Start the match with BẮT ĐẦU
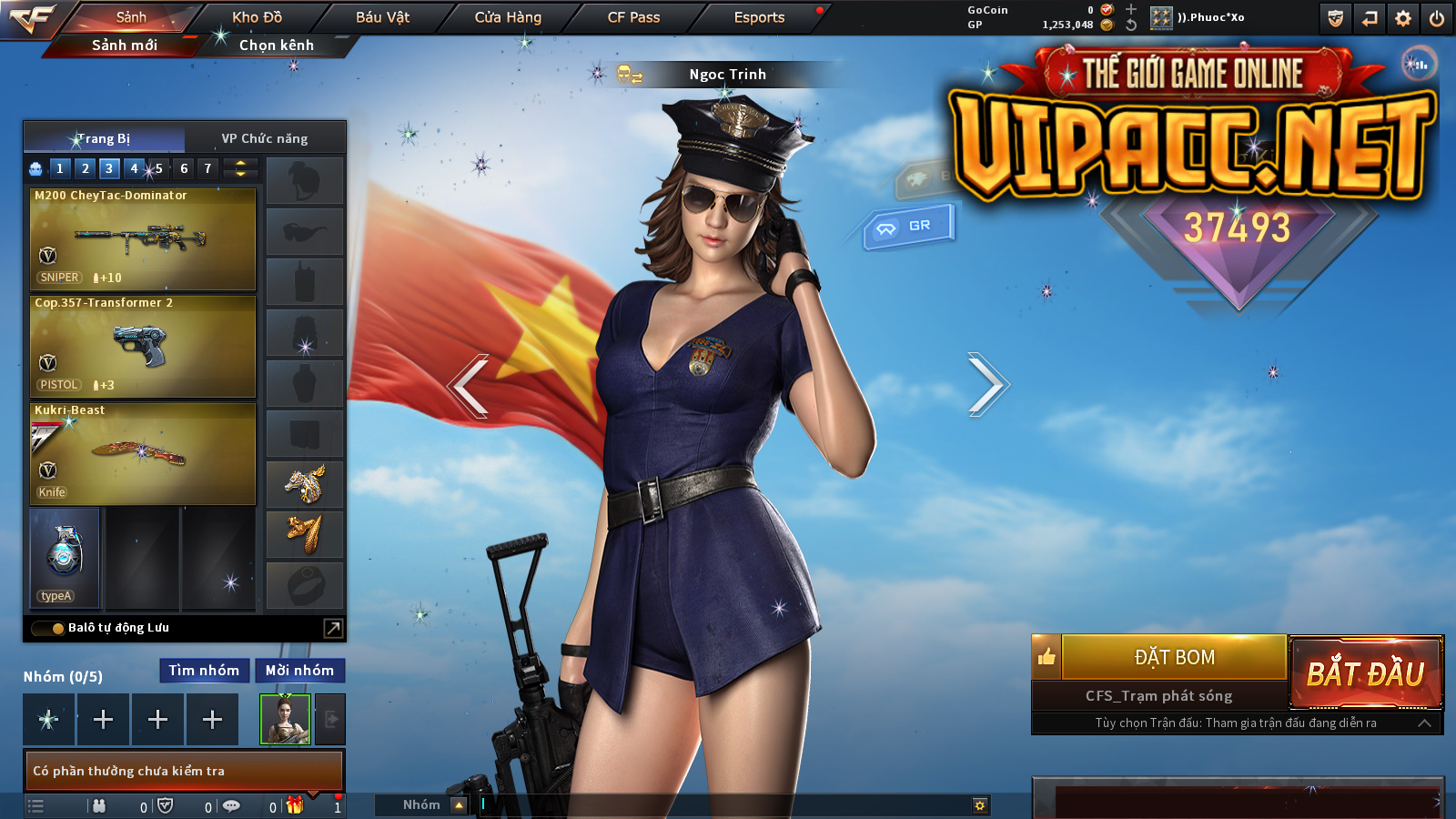 coord(1365,673)
